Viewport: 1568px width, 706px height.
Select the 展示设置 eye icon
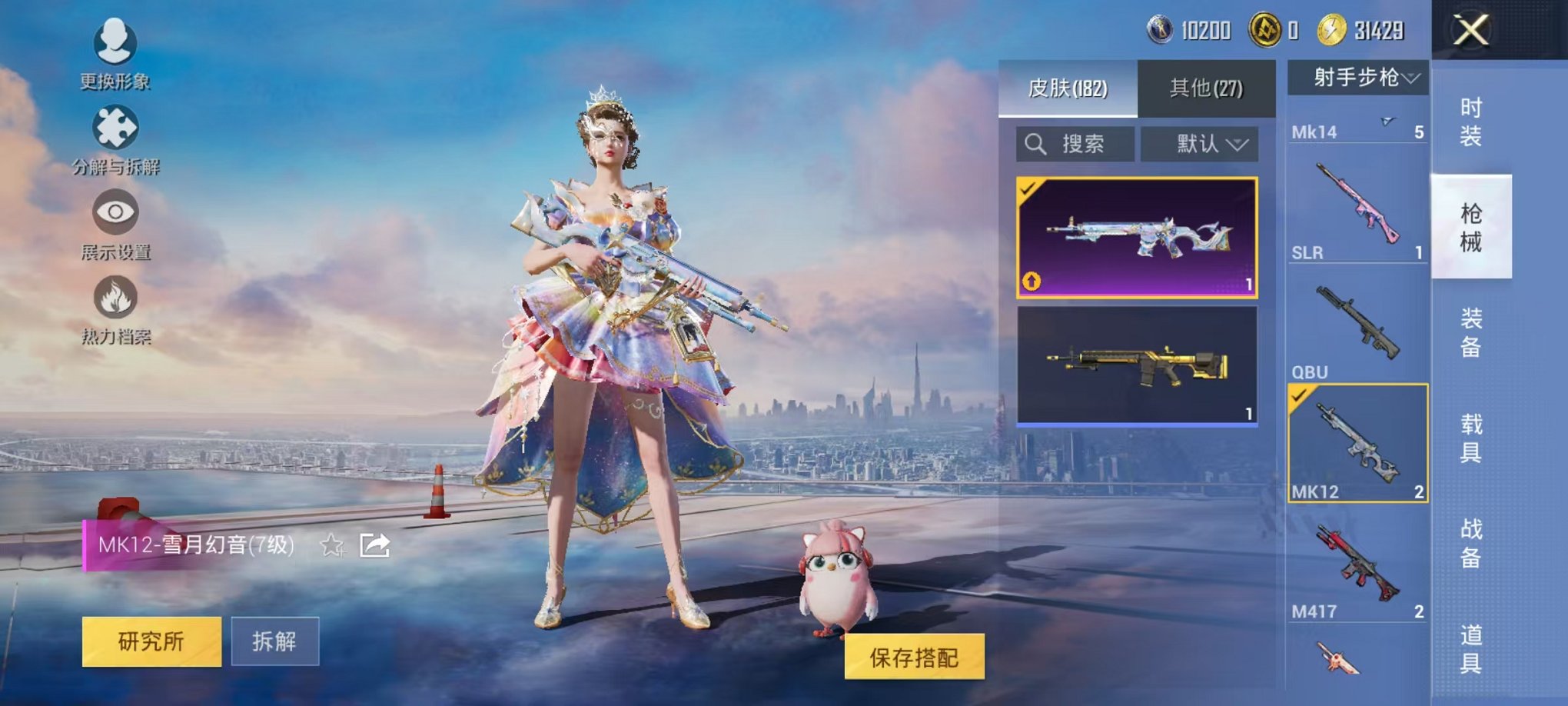point(116,213)
